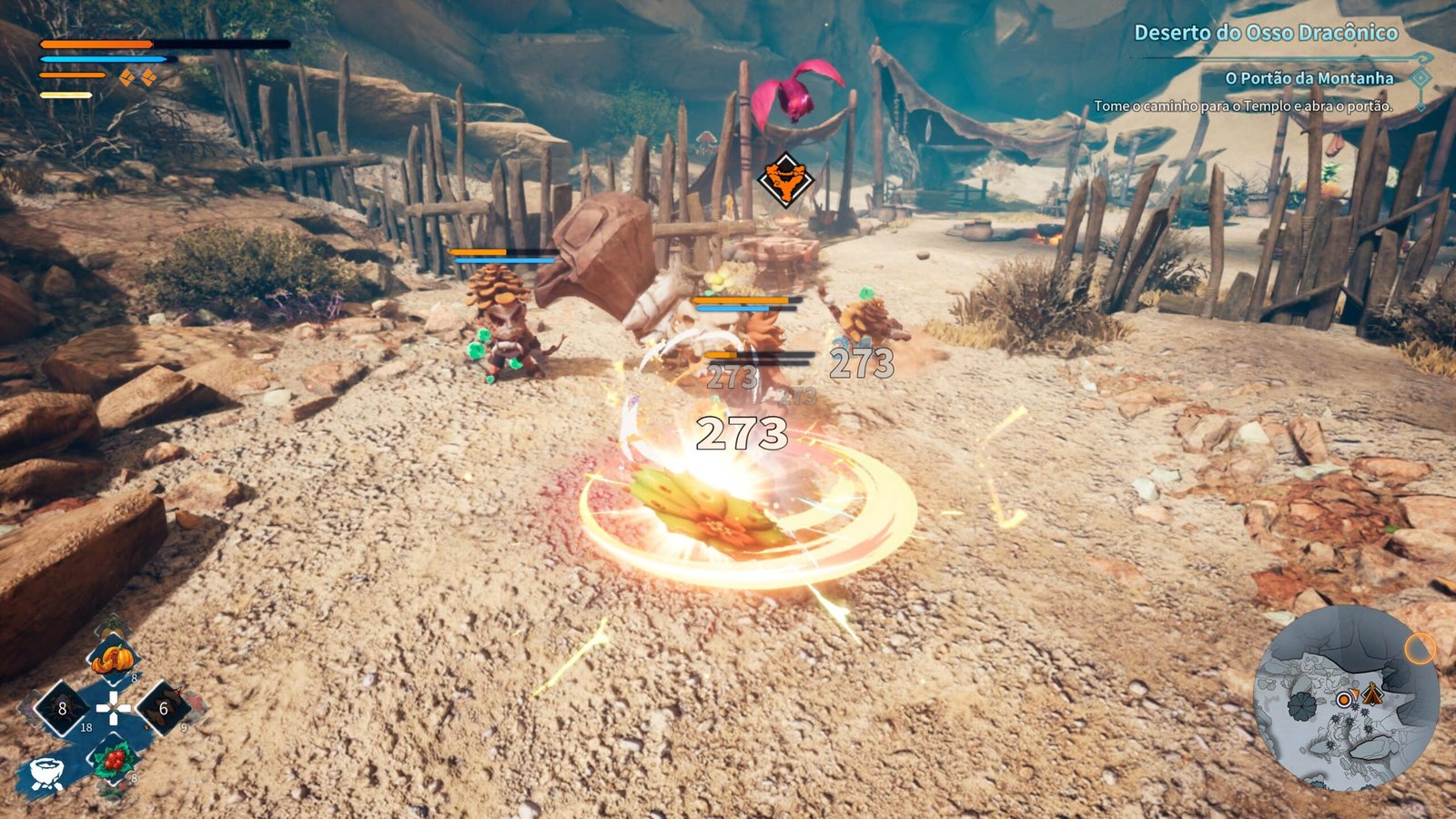Screen dimensions: 1456x819
Task: Open the cooking pot icon
Action: tap(45, 773)
